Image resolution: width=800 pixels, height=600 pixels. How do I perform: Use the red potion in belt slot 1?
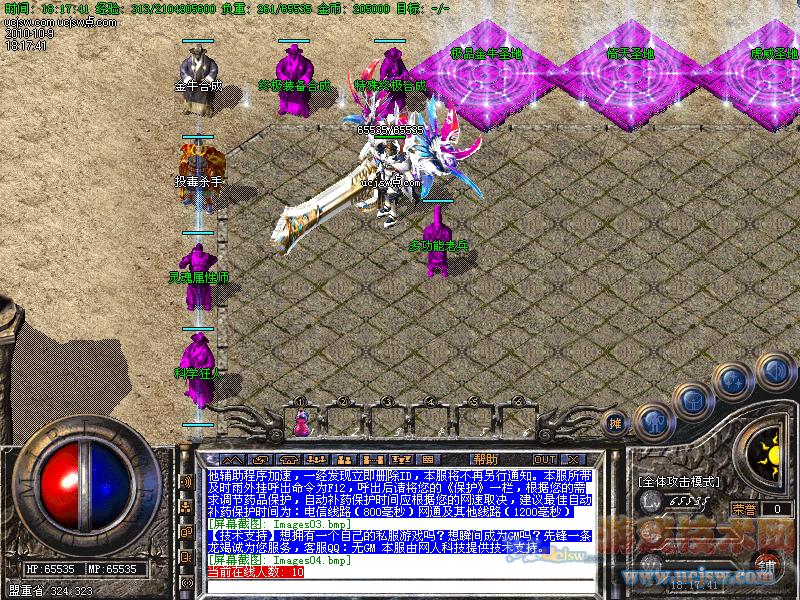pos(300,426)
